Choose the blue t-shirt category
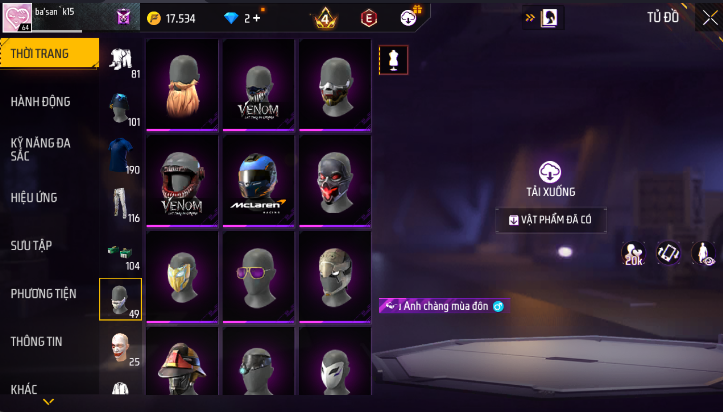Image resolution: width=723 pixels, height=412 pixels. [120, 153]
